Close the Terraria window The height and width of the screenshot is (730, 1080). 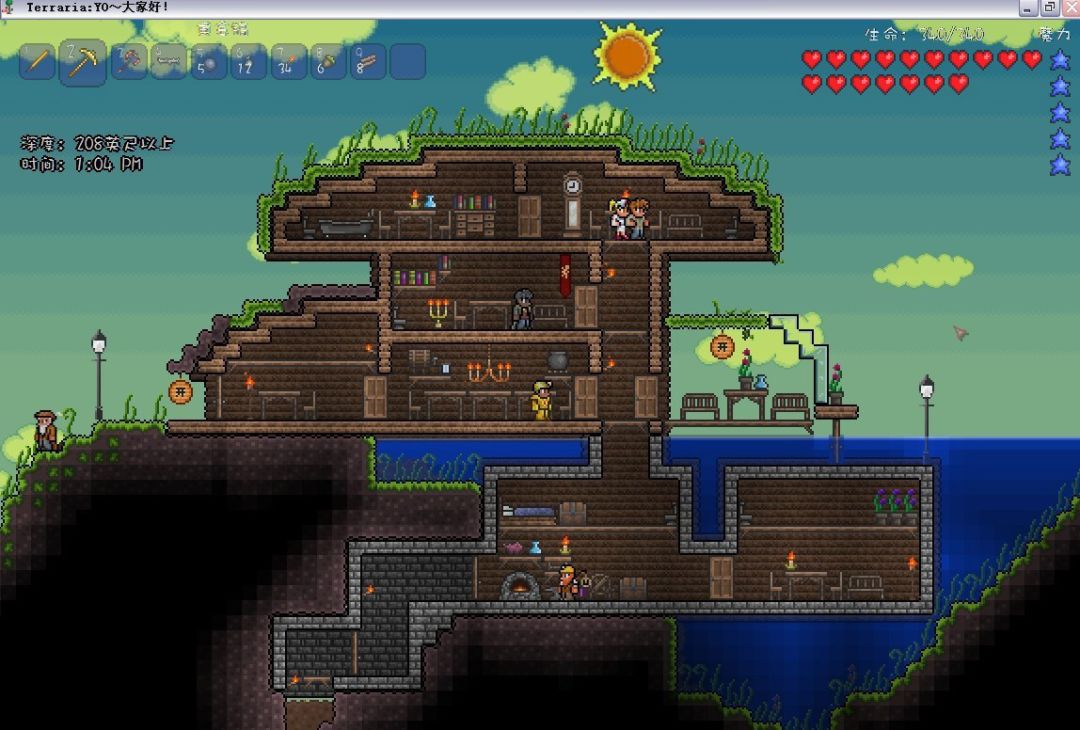pos(1069,8)
